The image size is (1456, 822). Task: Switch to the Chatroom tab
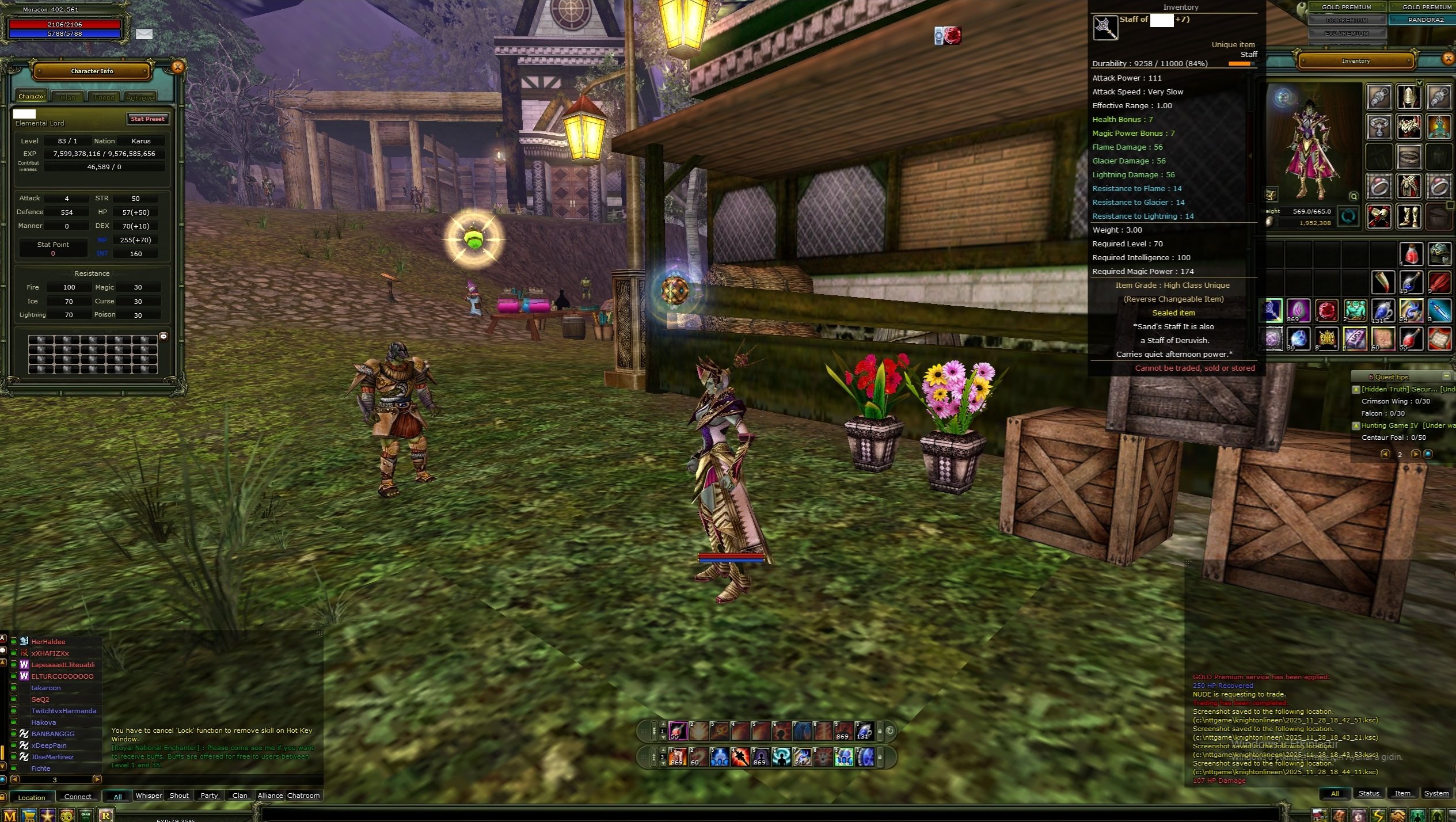tap(303, 796)
